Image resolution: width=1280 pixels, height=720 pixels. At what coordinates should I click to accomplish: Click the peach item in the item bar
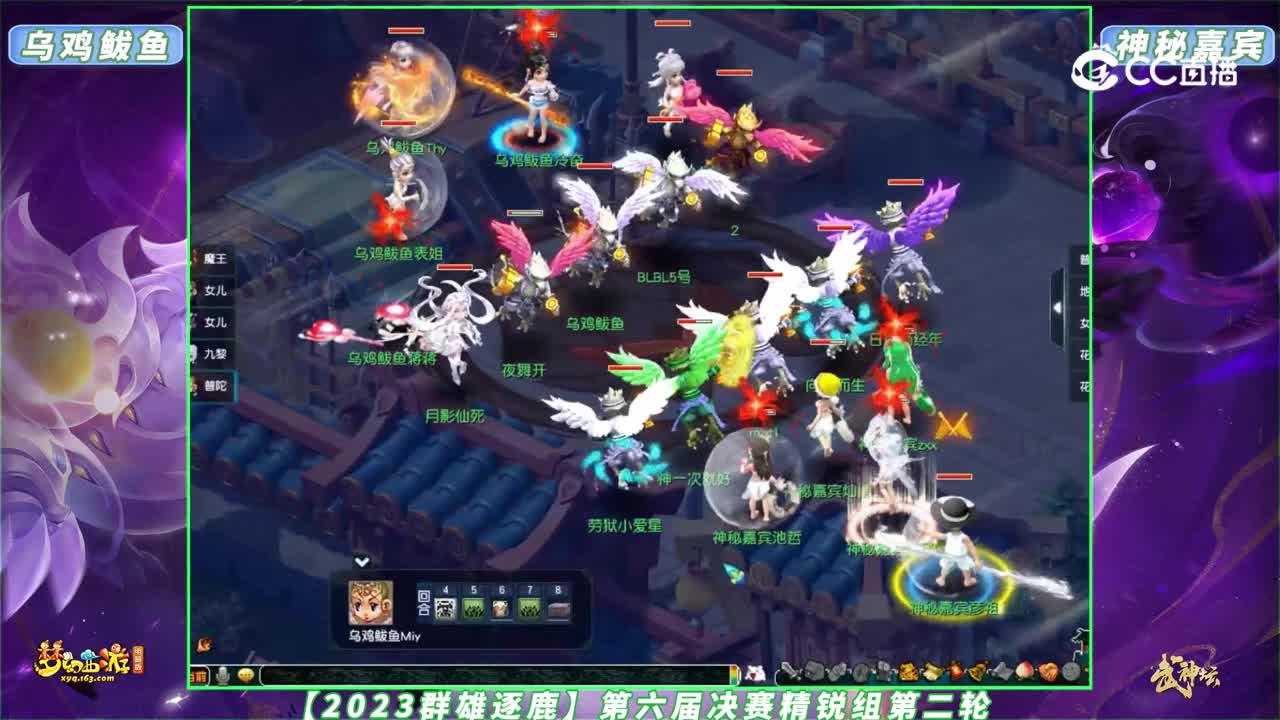(x=1023, y=670)
